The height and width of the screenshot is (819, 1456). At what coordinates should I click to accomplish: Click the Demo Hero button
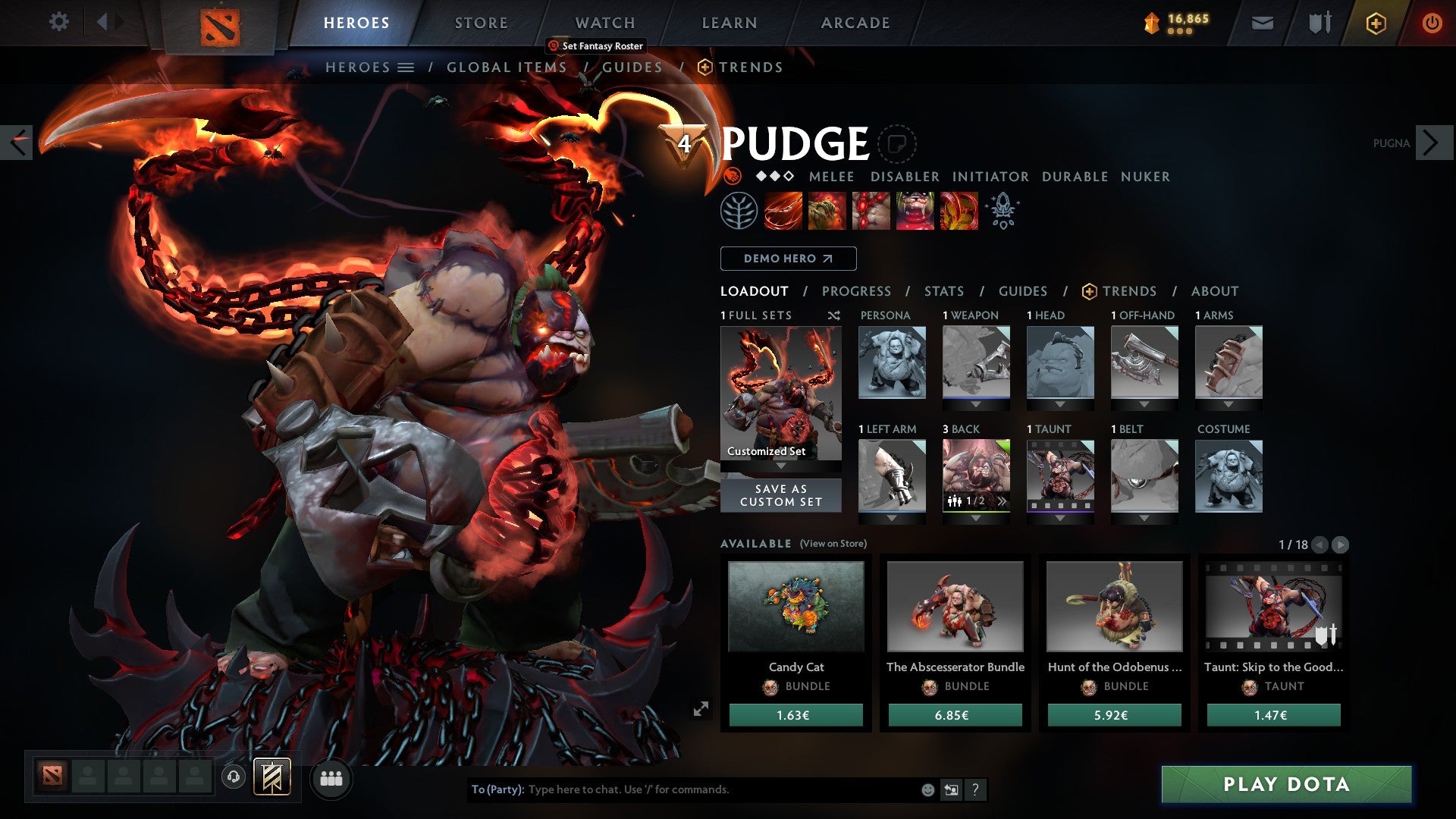(x=787, y=259)
